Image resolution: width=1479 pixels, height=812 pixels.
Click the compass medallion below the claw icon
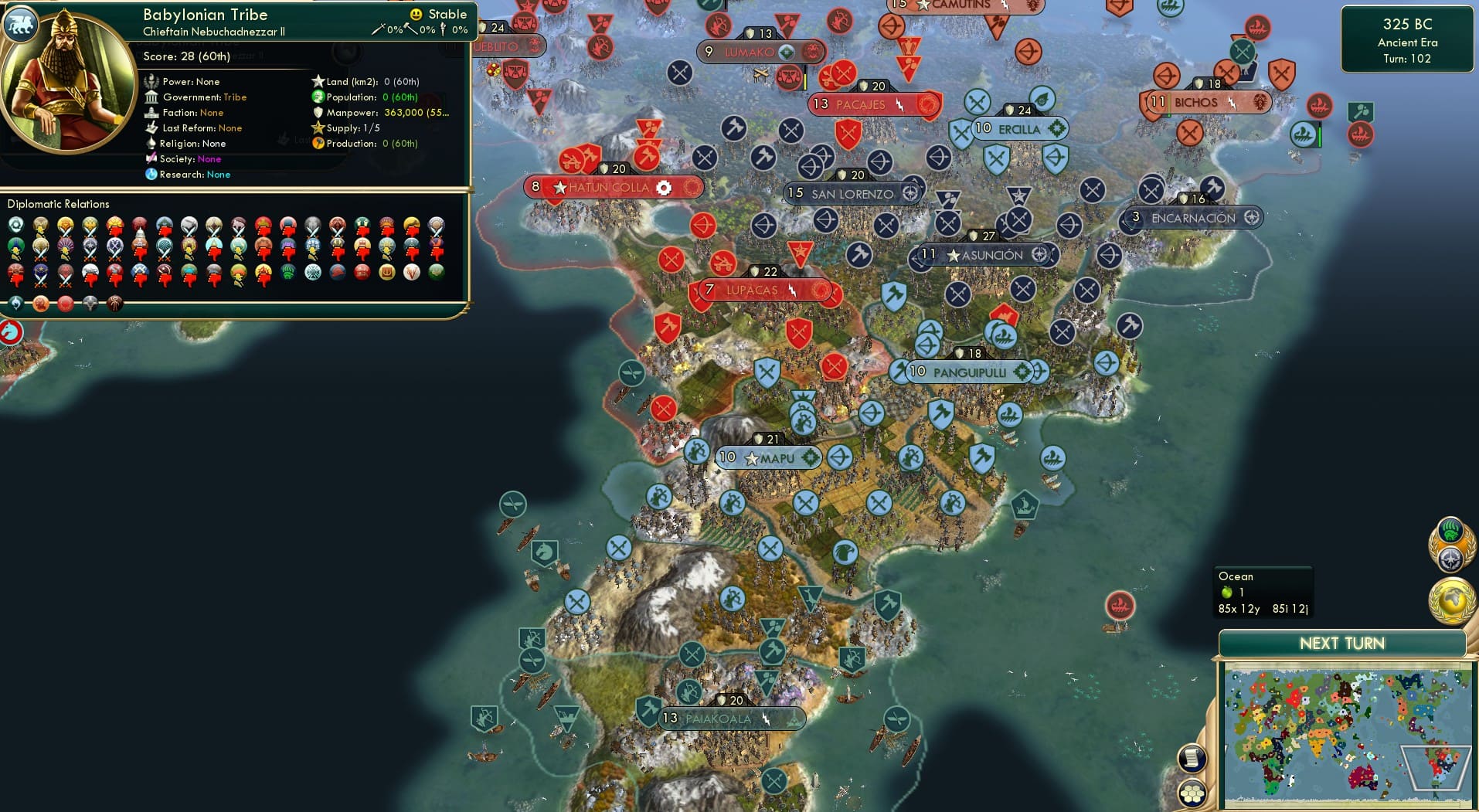(x=1450, y=559)
